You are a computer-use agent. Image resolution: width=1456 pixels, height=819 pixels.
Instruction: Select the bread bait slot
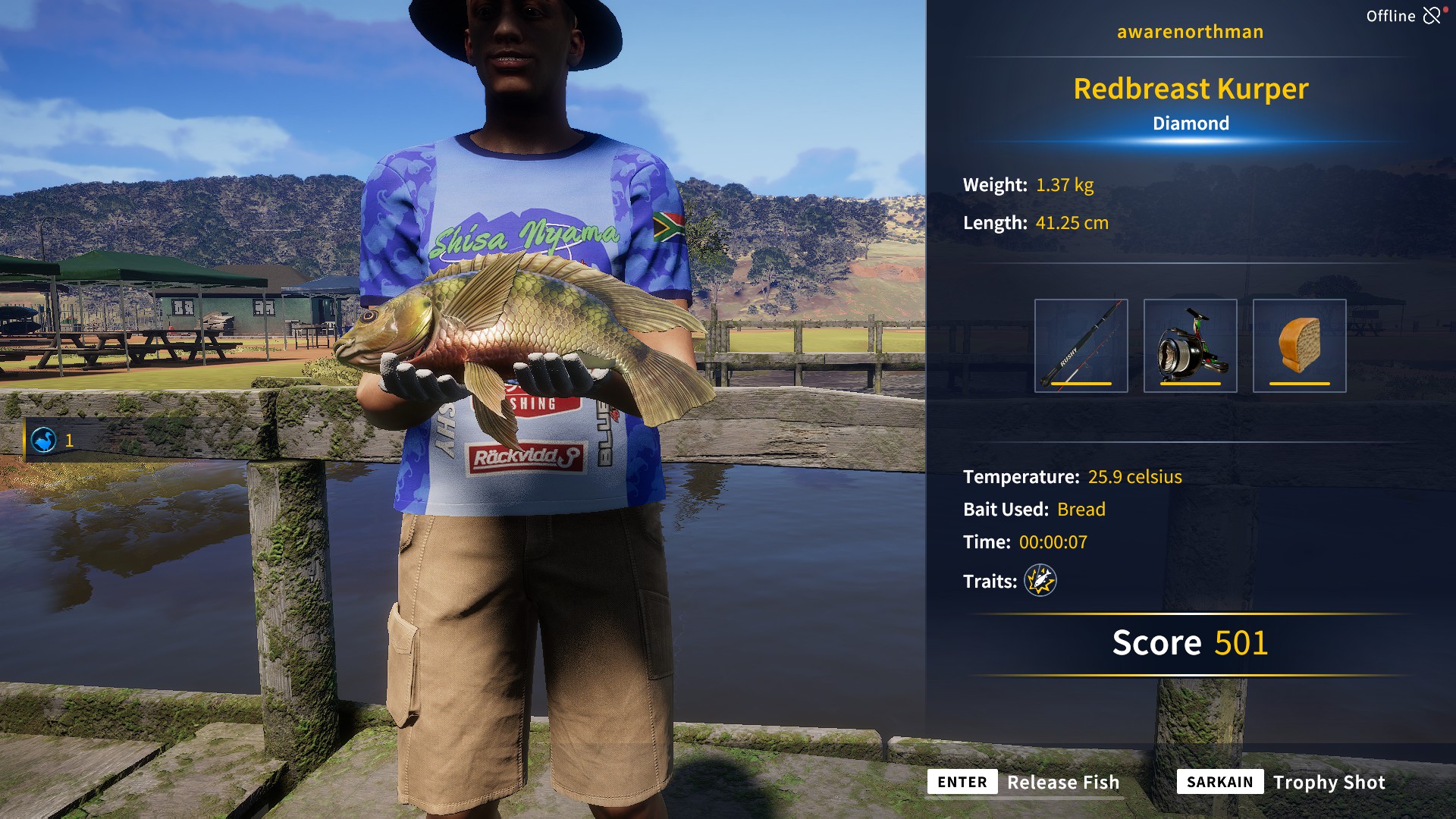(x=1299, y=346)
